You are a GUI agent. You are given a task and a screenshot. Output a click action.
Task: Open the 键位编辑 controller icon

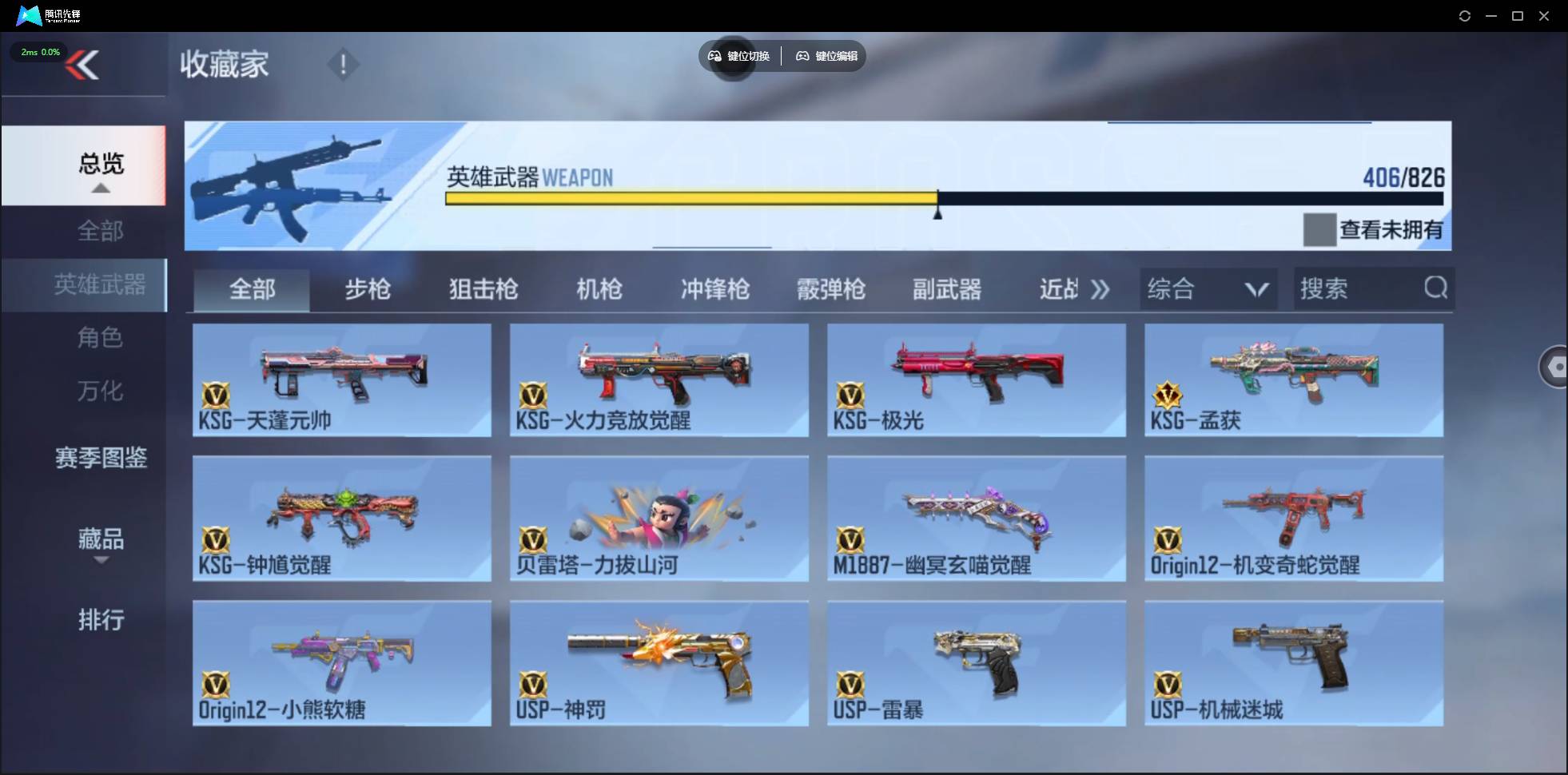(x=803, y=56)
